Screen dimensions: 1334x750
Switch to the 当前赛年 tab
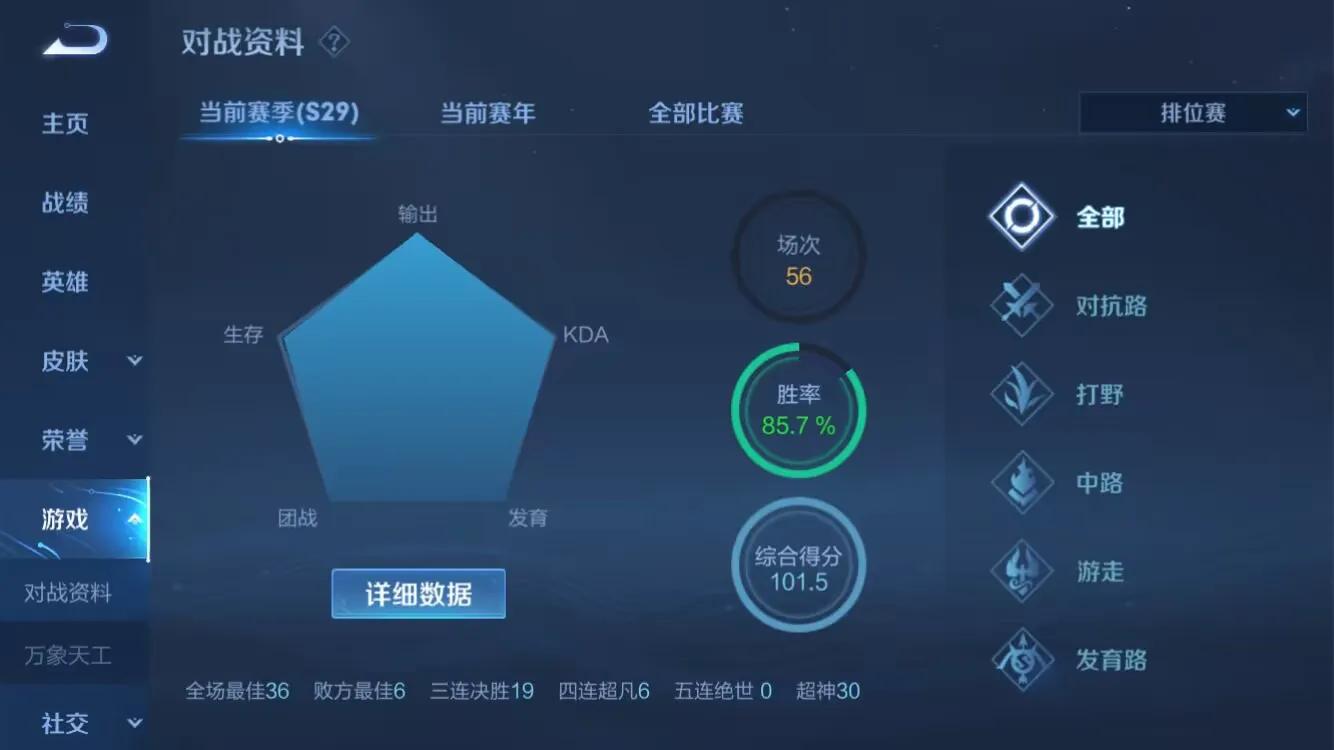pos(487,113)
